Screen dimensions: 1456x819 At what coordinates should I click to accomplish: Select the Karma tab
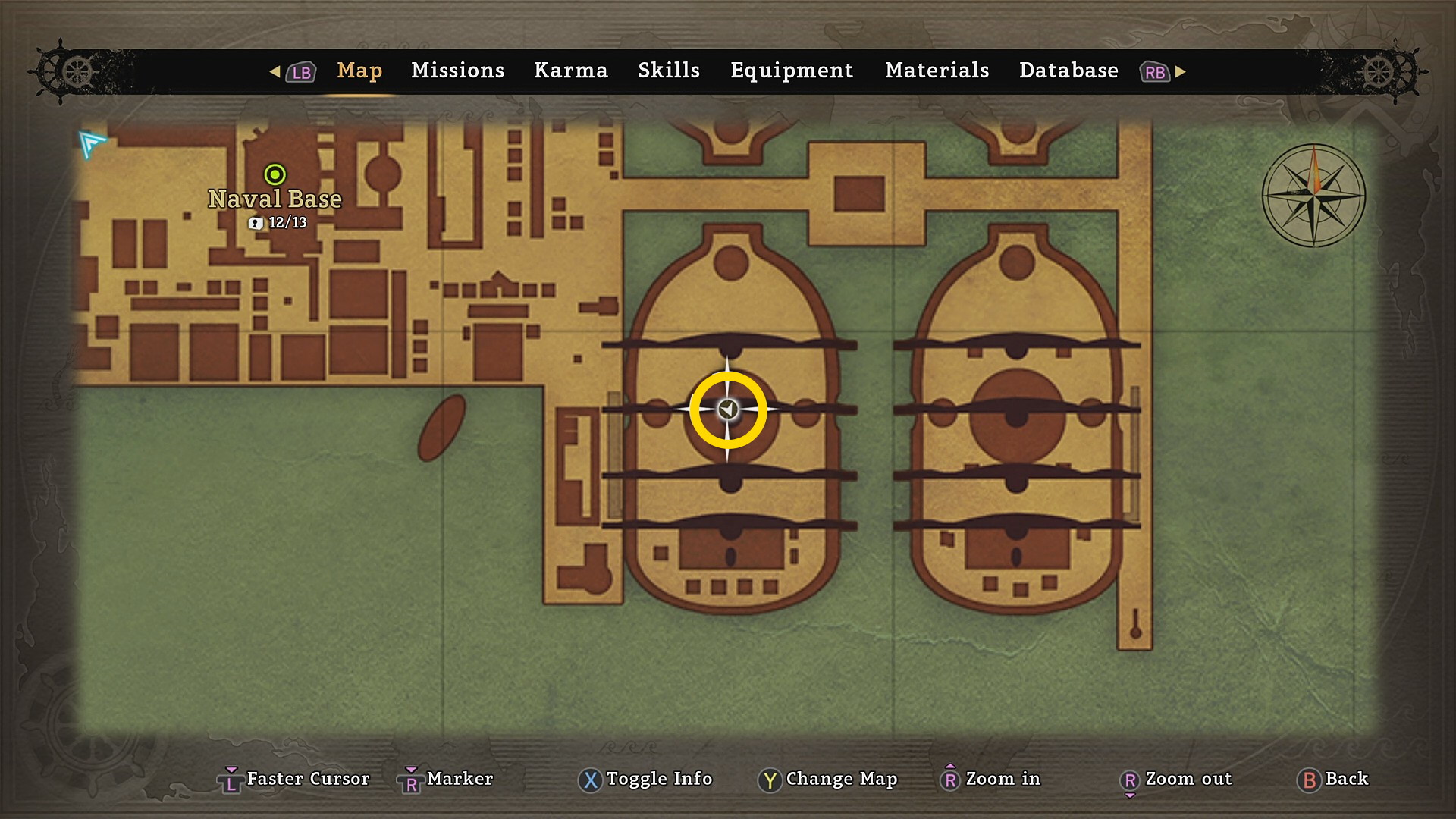point(570,71)
